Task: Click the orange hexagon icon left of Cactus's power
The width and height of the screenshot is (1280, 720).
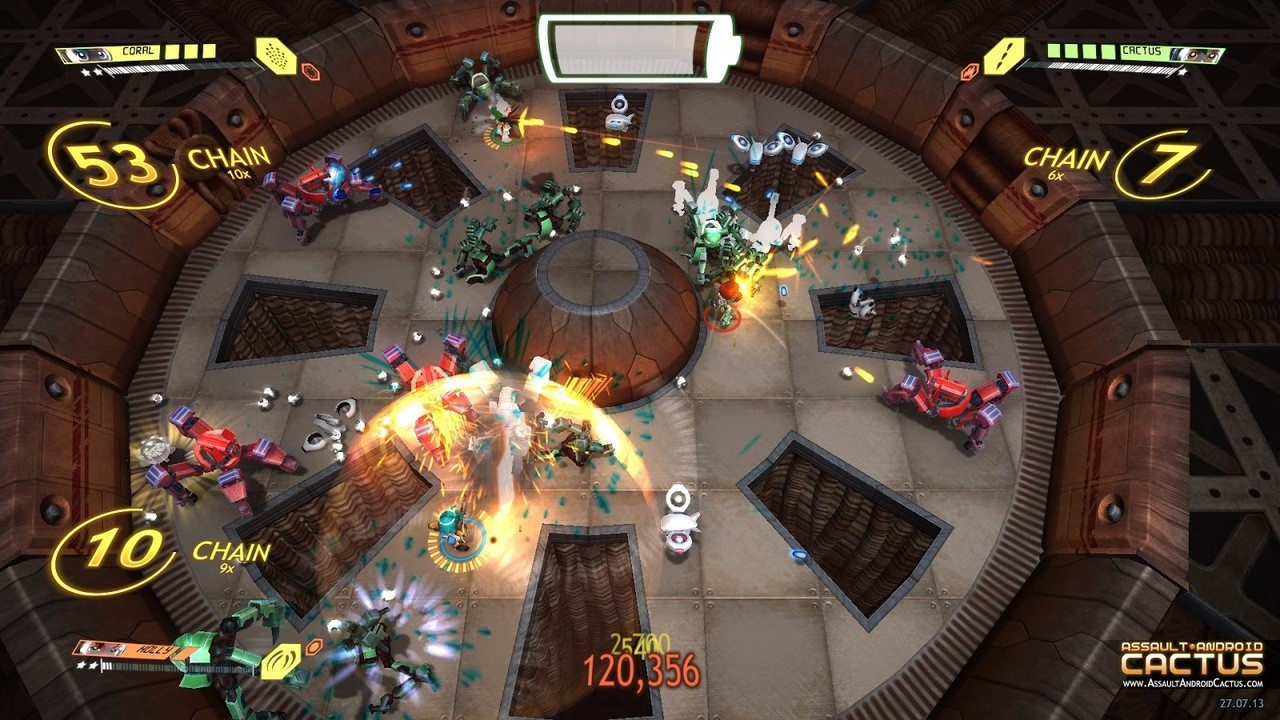Action: pos(970,70)
